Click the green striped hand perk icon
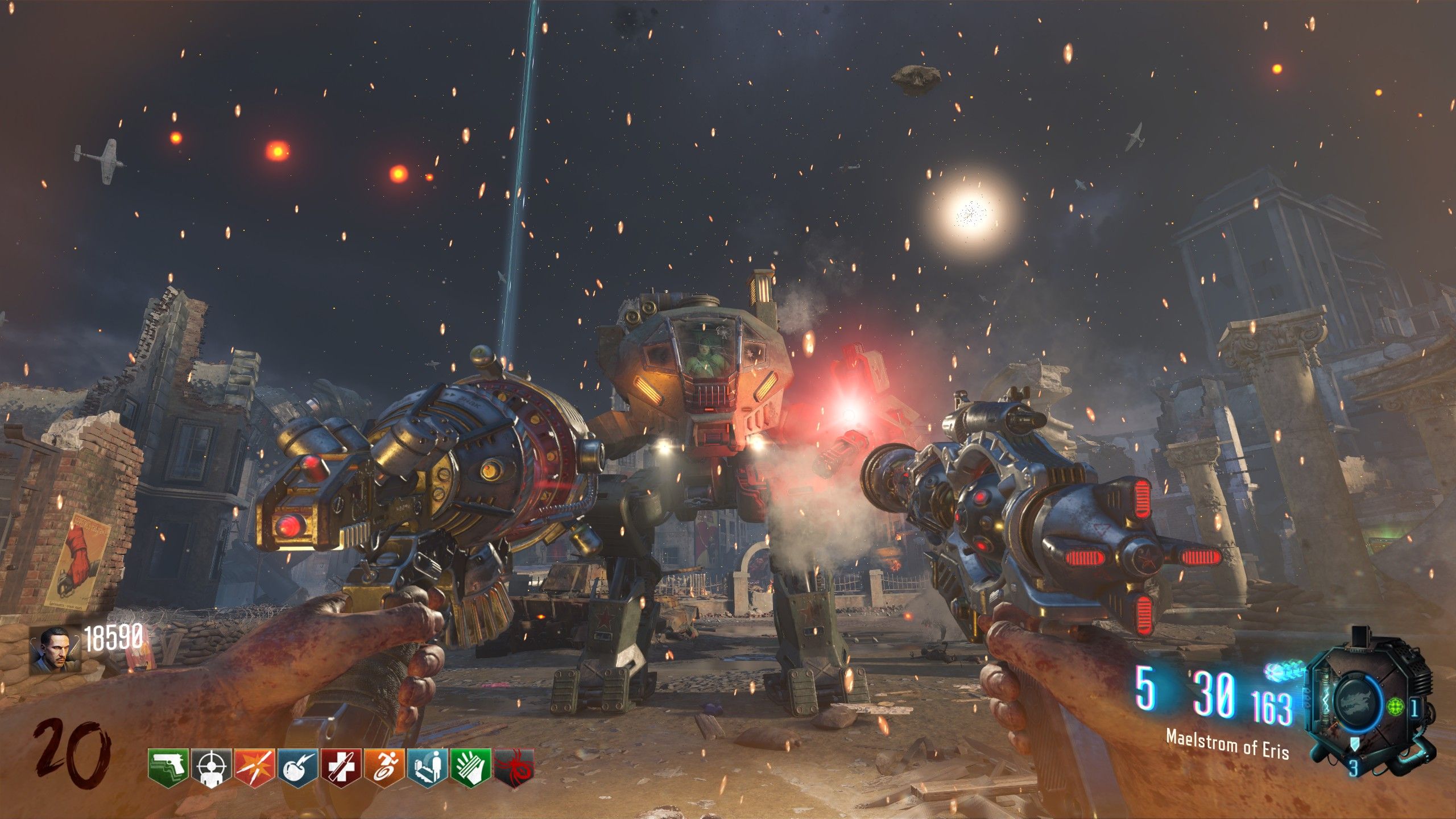 point(471,768)
